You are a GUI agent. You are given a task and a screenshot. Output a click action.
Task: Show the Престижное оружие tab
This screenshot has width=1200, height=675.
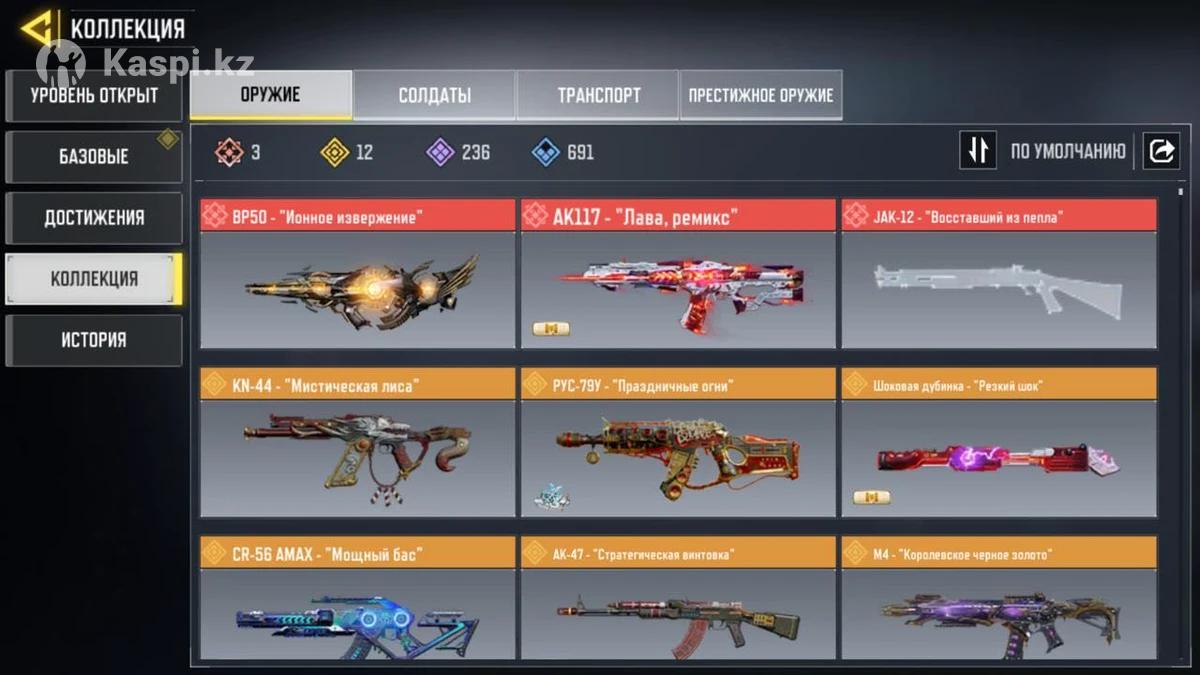(x=760, y=95)
